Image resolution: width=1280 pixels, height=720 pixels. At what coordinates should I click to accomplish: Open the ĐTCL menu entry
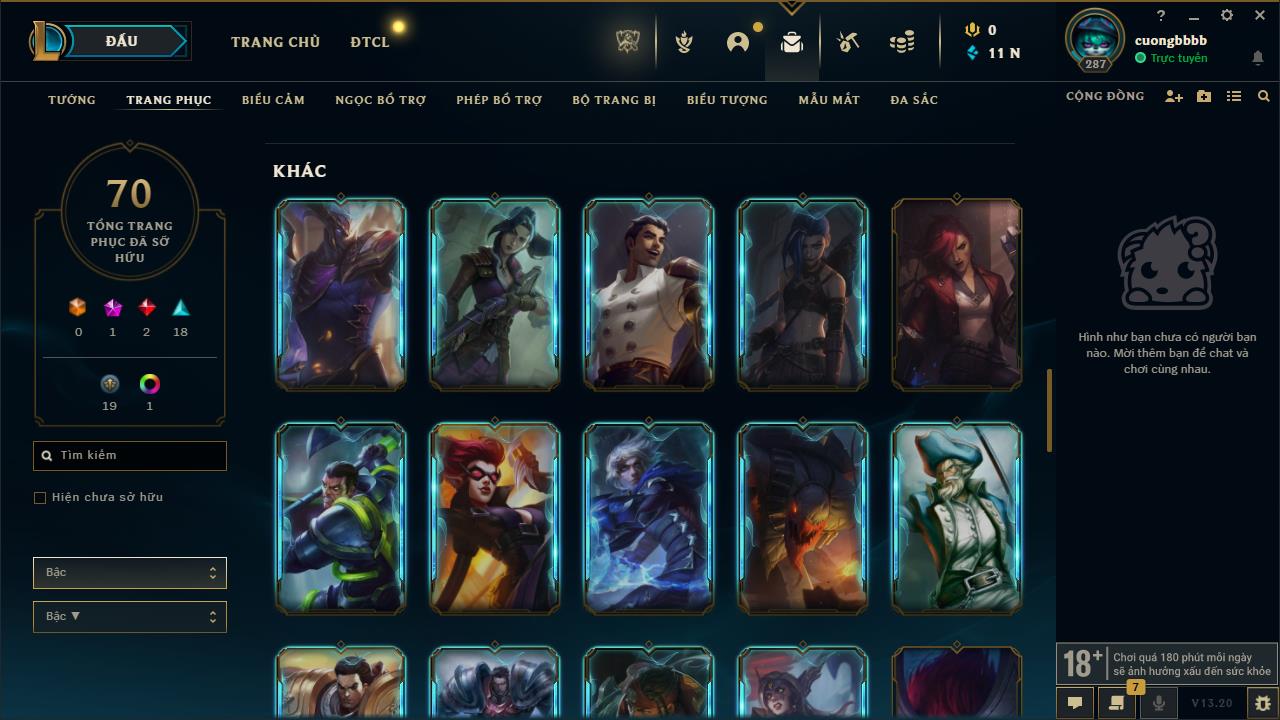370,42
